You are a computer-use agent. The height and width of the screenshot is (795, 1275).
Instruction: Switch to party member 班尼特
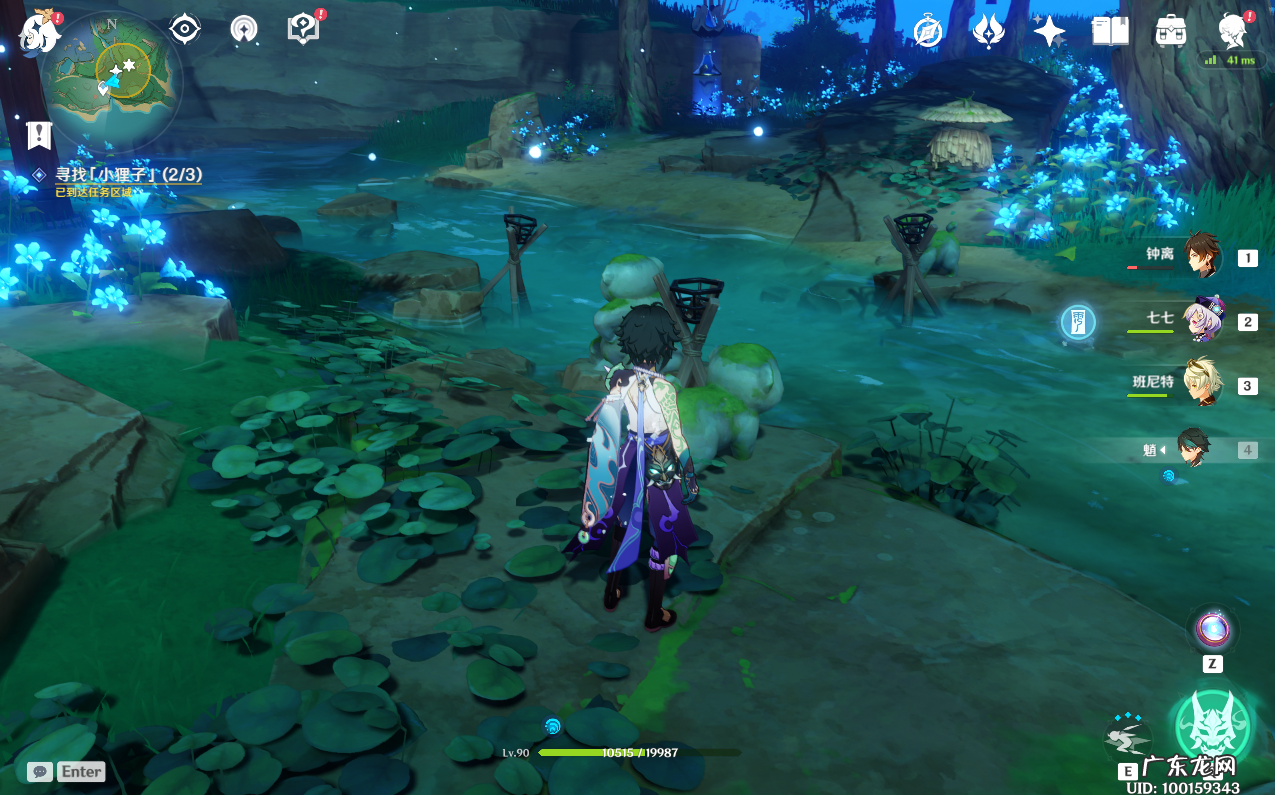1202,385
